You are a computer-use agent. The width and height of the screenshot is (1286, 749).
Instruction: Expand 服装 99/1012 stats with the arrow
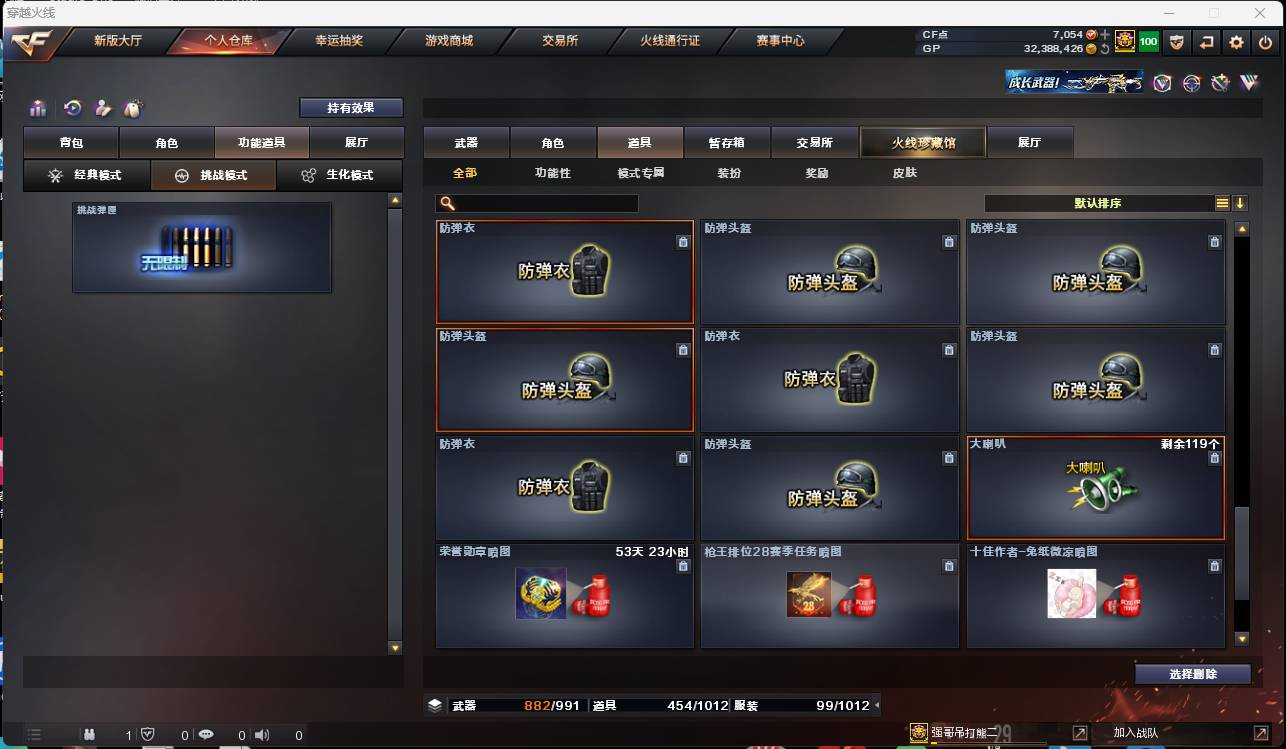click(x=878, y=705)
